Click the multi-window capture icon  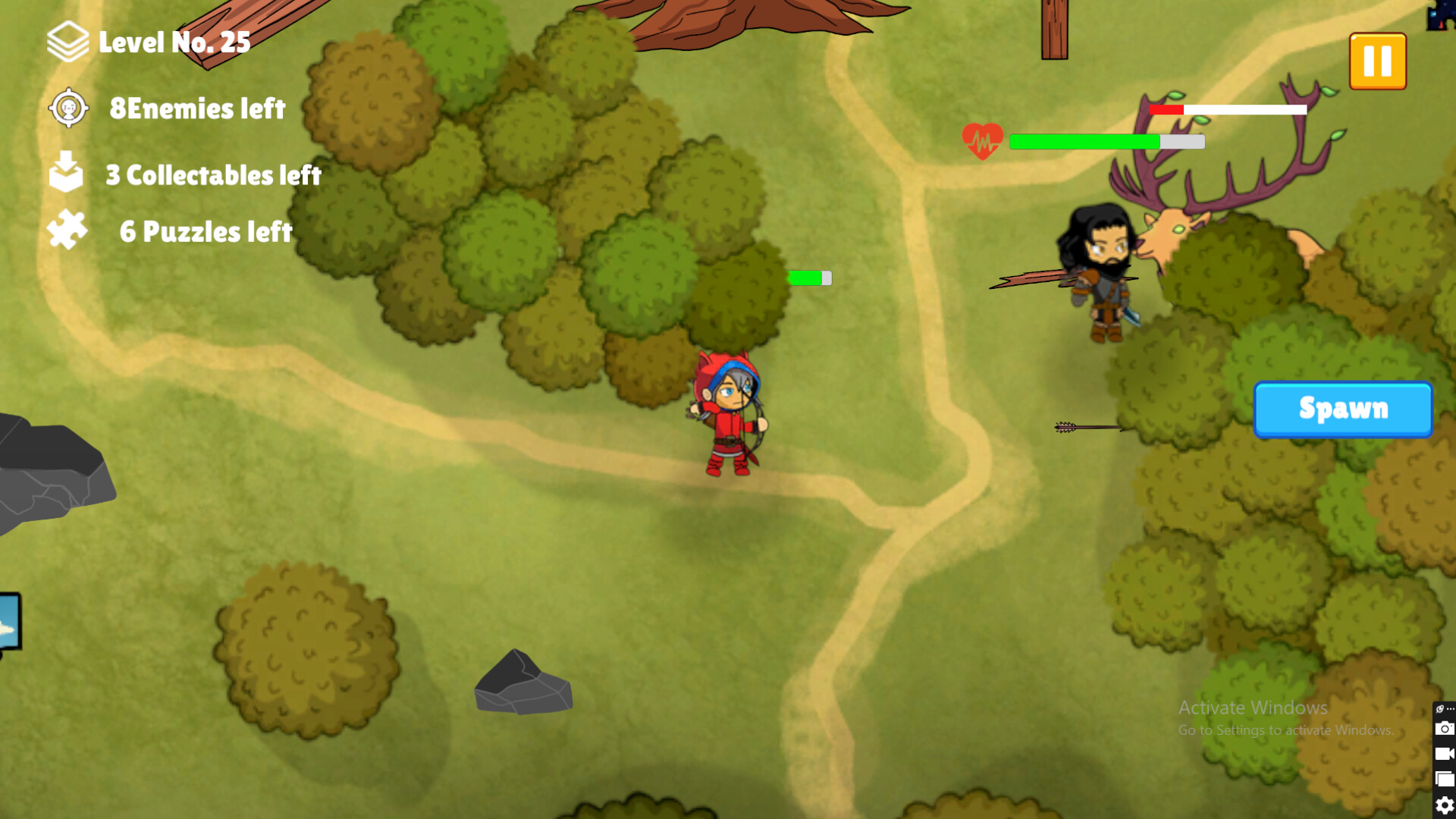(1445, 778)
